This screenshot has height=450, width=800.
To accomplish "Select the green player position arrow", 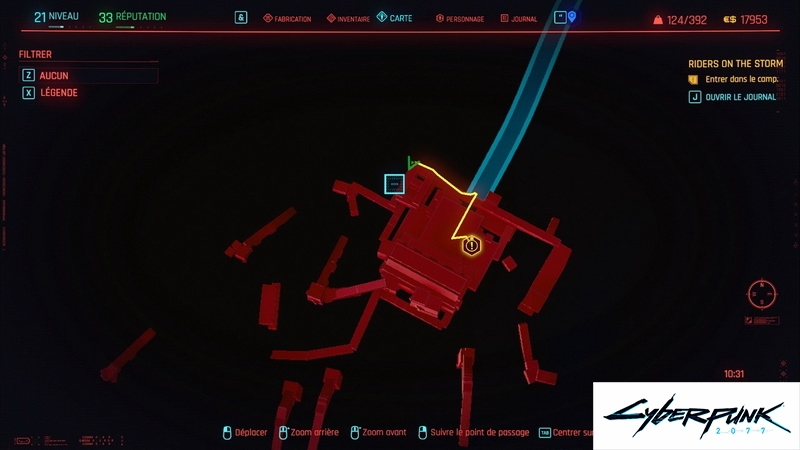I will coord(411,162).
